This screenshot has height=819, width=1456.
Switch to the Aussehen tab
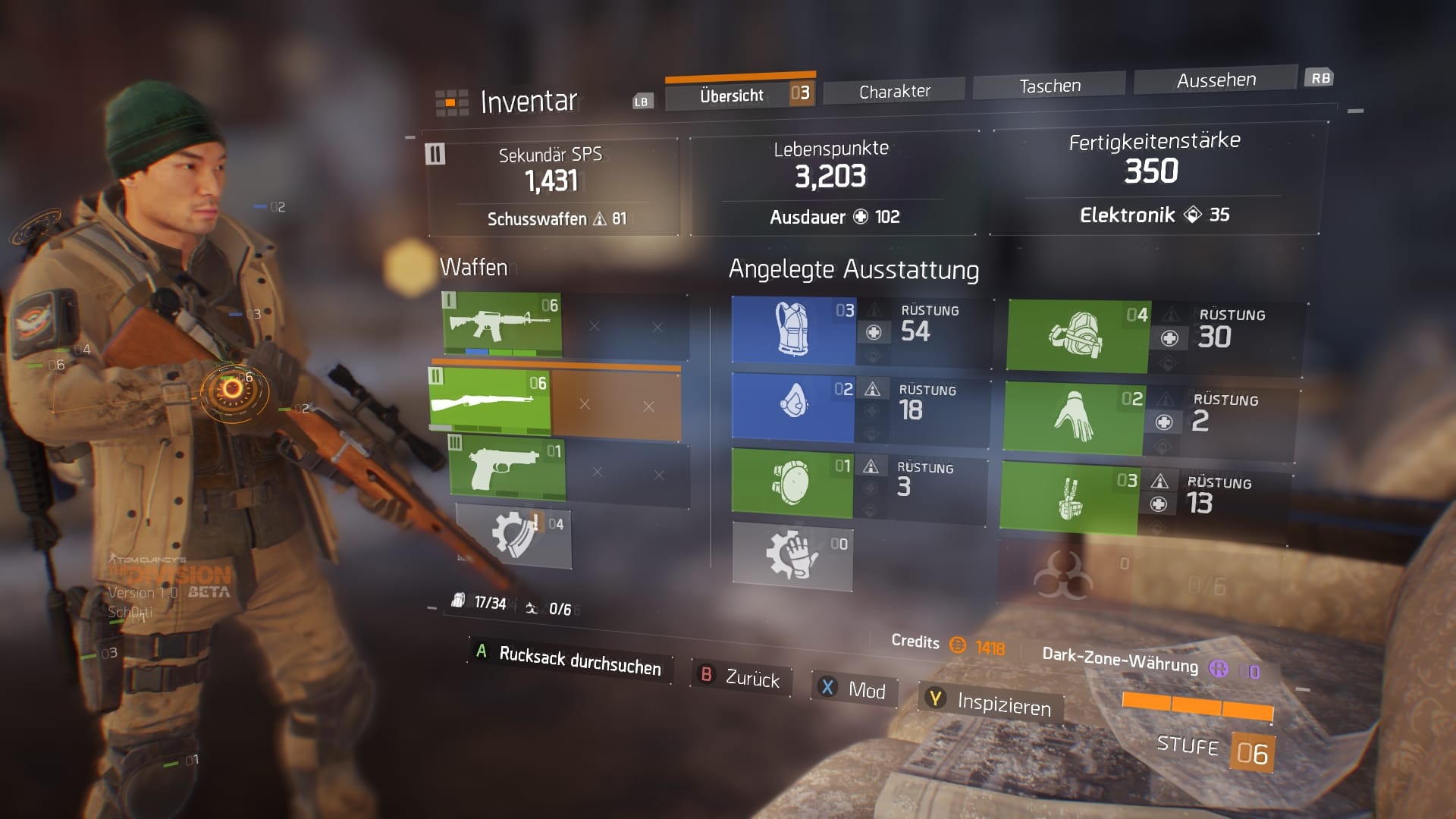coord(1215,78)
